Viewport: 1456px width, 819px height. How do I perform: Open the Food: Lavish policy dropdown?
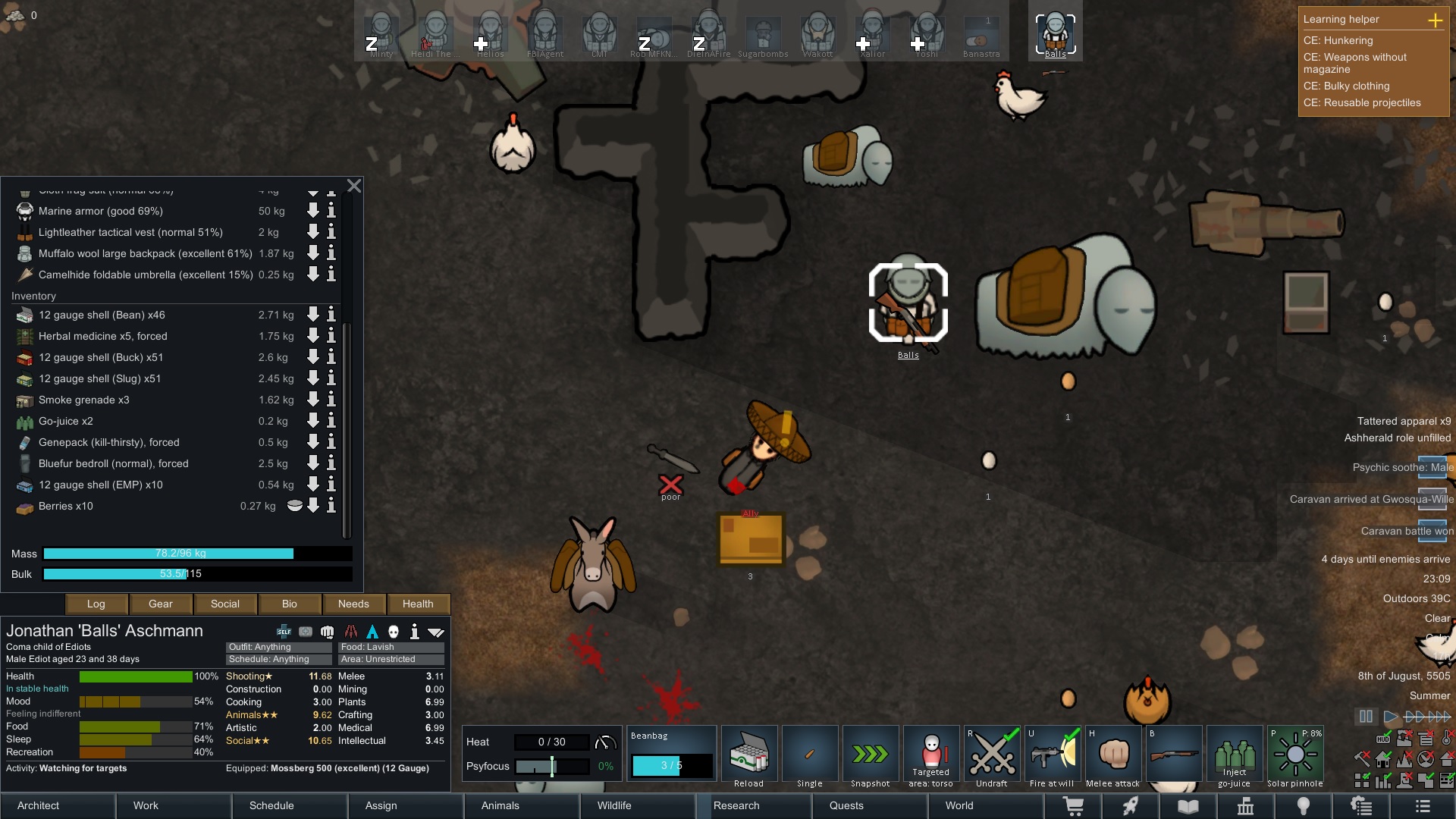pyautogui.click(x=391, y=647)
